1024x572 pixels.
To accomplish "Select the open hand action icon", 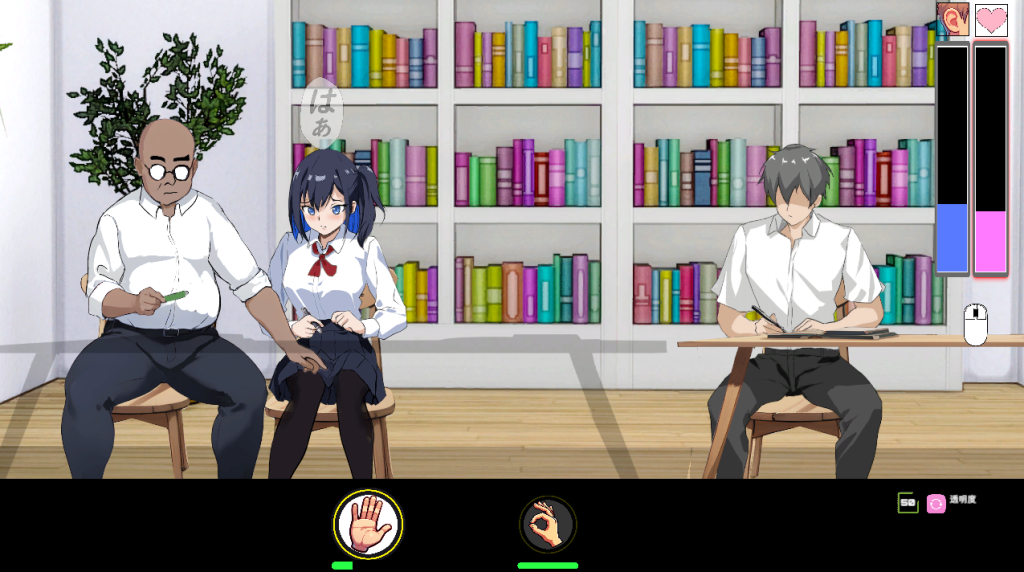I will click(x=368, y=524).
